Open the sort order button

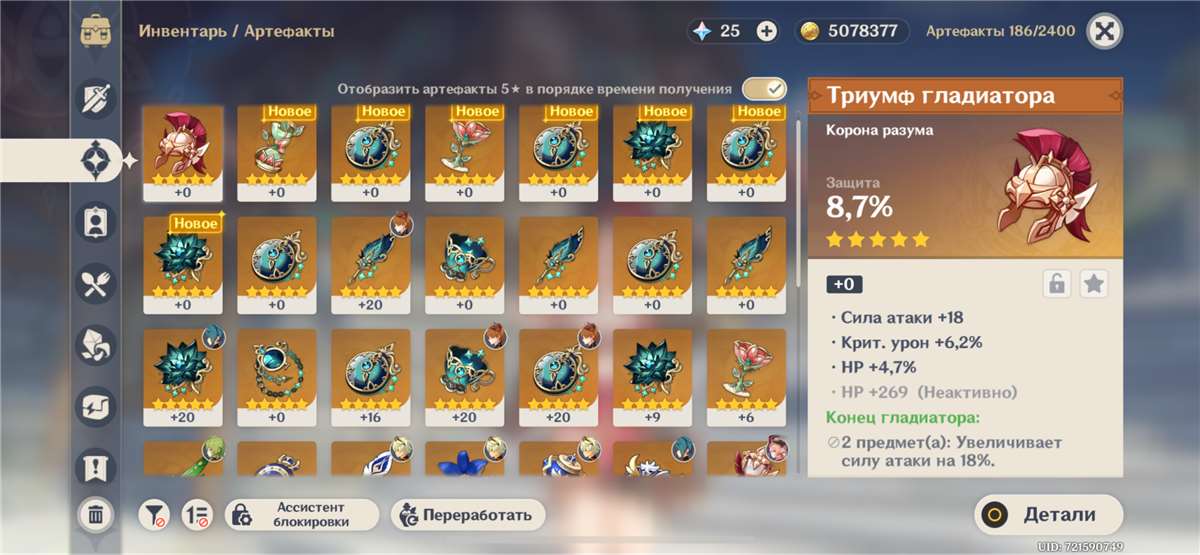(x=197, y=515)
